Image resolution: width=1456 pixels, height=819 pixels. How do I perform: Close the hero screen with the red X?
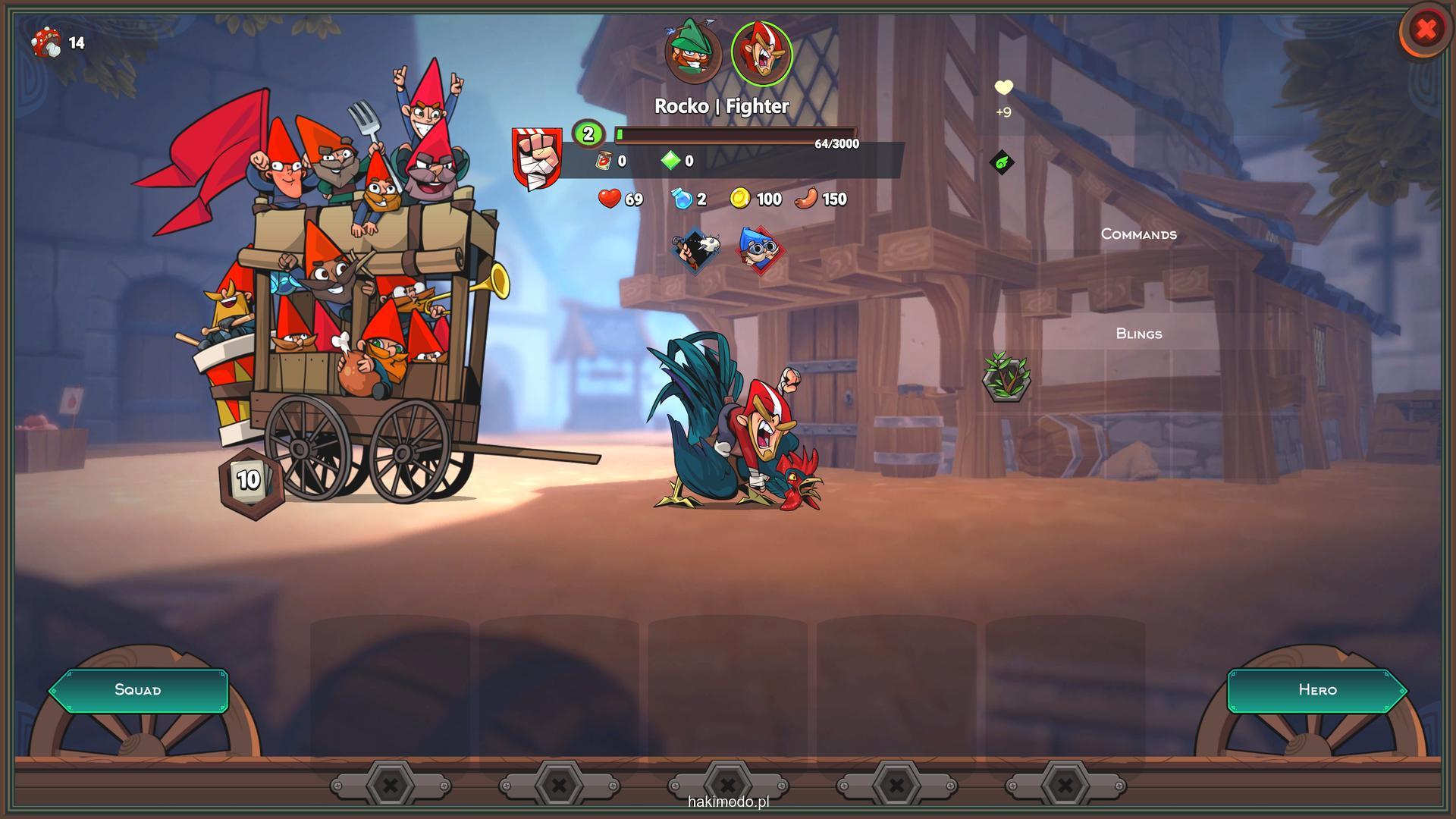point(1426,30)
